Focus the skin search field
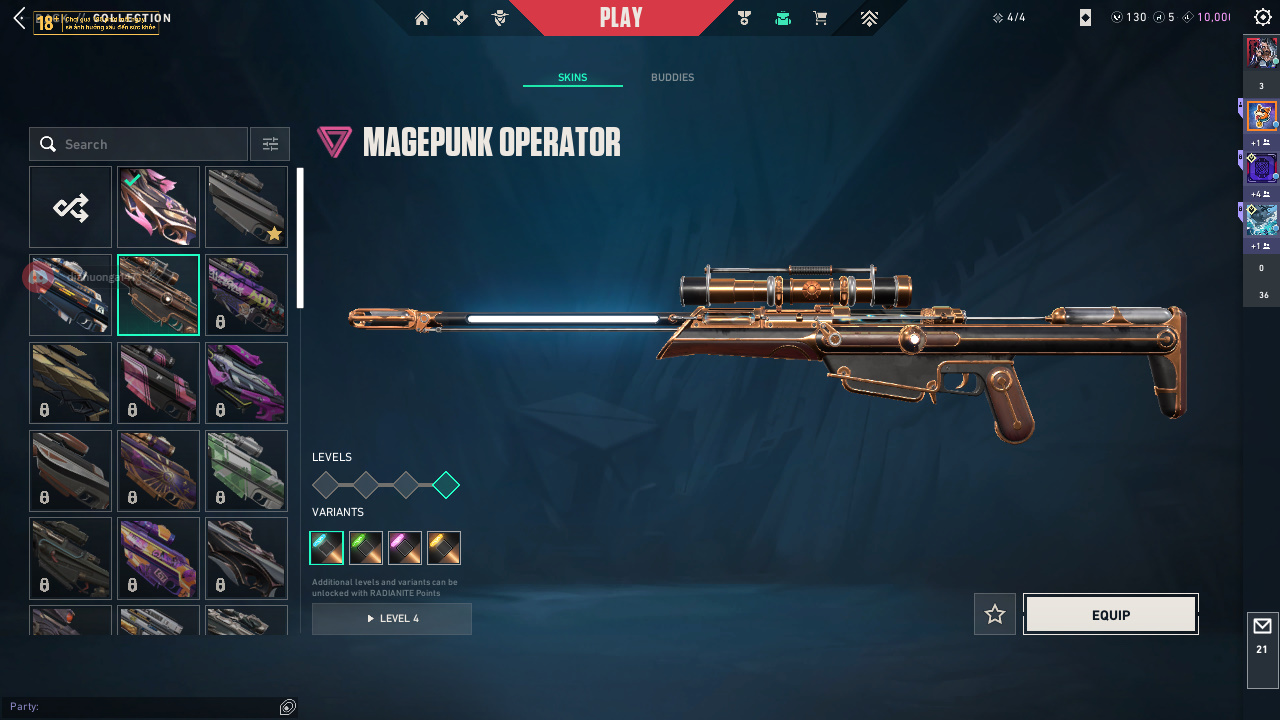This screenshot has height=720, width=1280. pyautogui.click(x=150, y=144)
